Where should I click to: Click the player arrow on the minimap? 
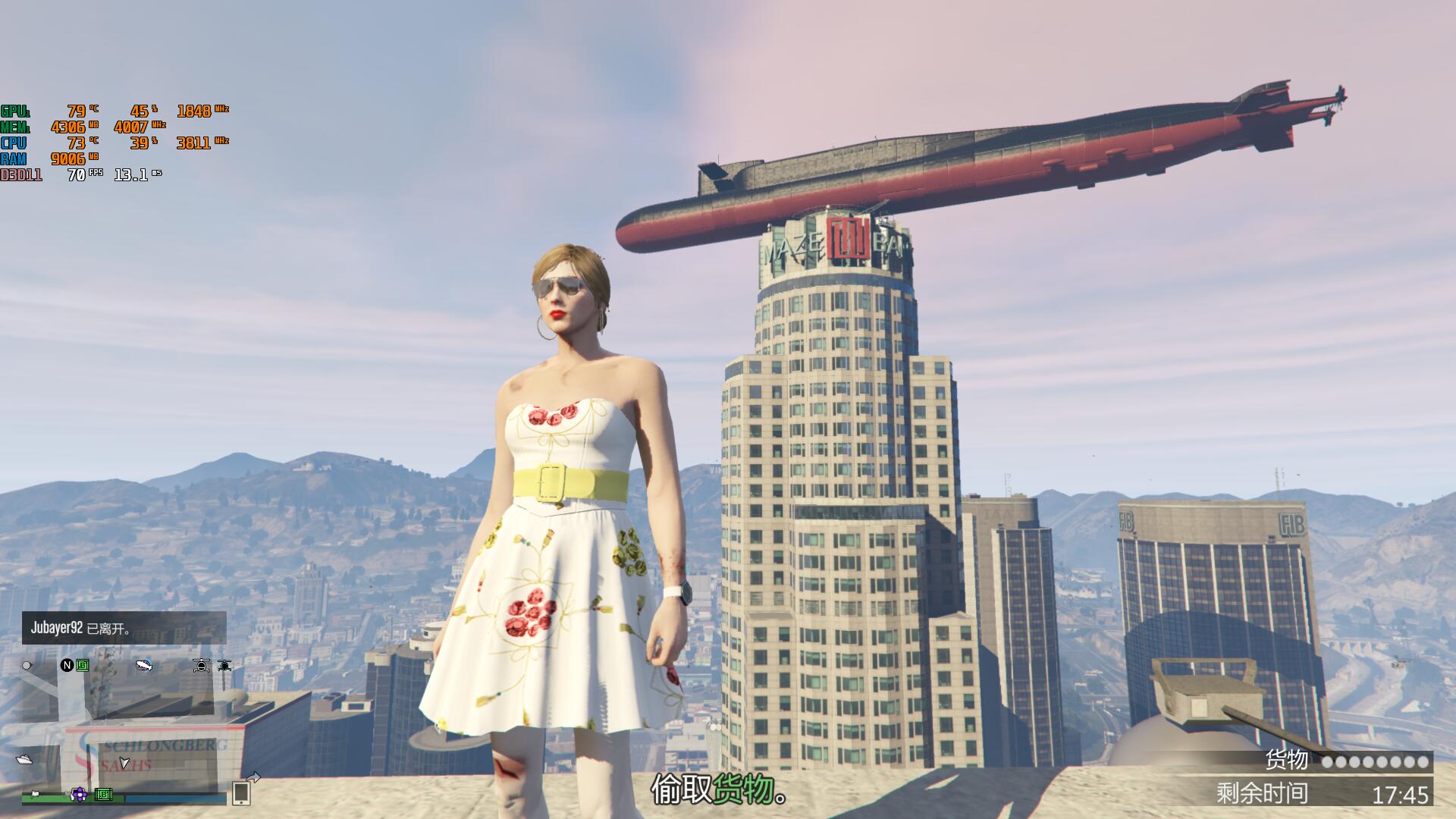pyautogui.click(x=124, y=762)
